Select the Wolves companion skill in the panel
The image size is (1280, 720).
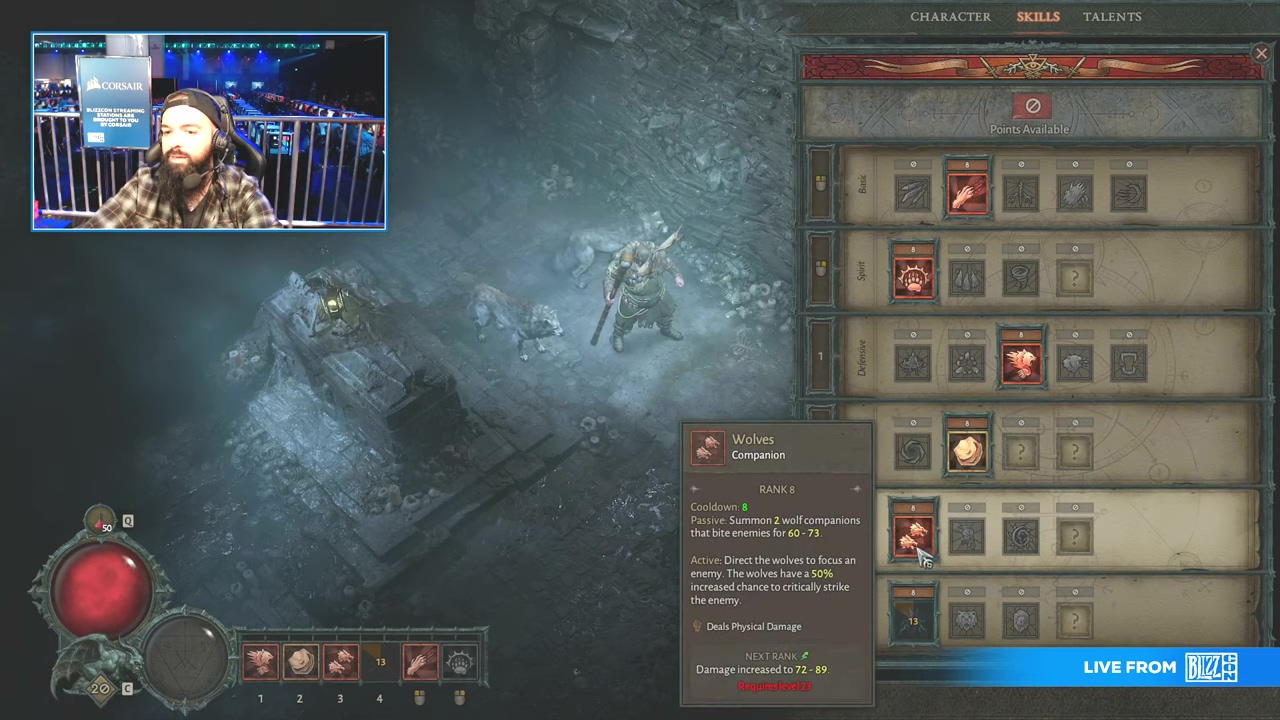pyautogui.click(x=913, y=536)
